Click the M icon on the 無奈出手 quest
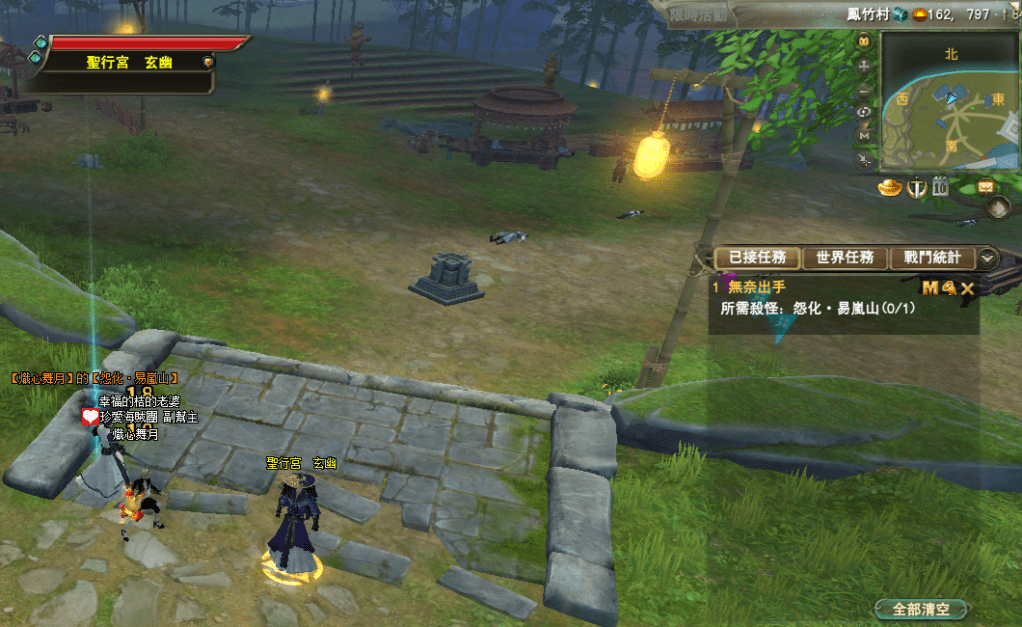The height and width of the screenshot is (627, 1022). click(x=930, y=288)
